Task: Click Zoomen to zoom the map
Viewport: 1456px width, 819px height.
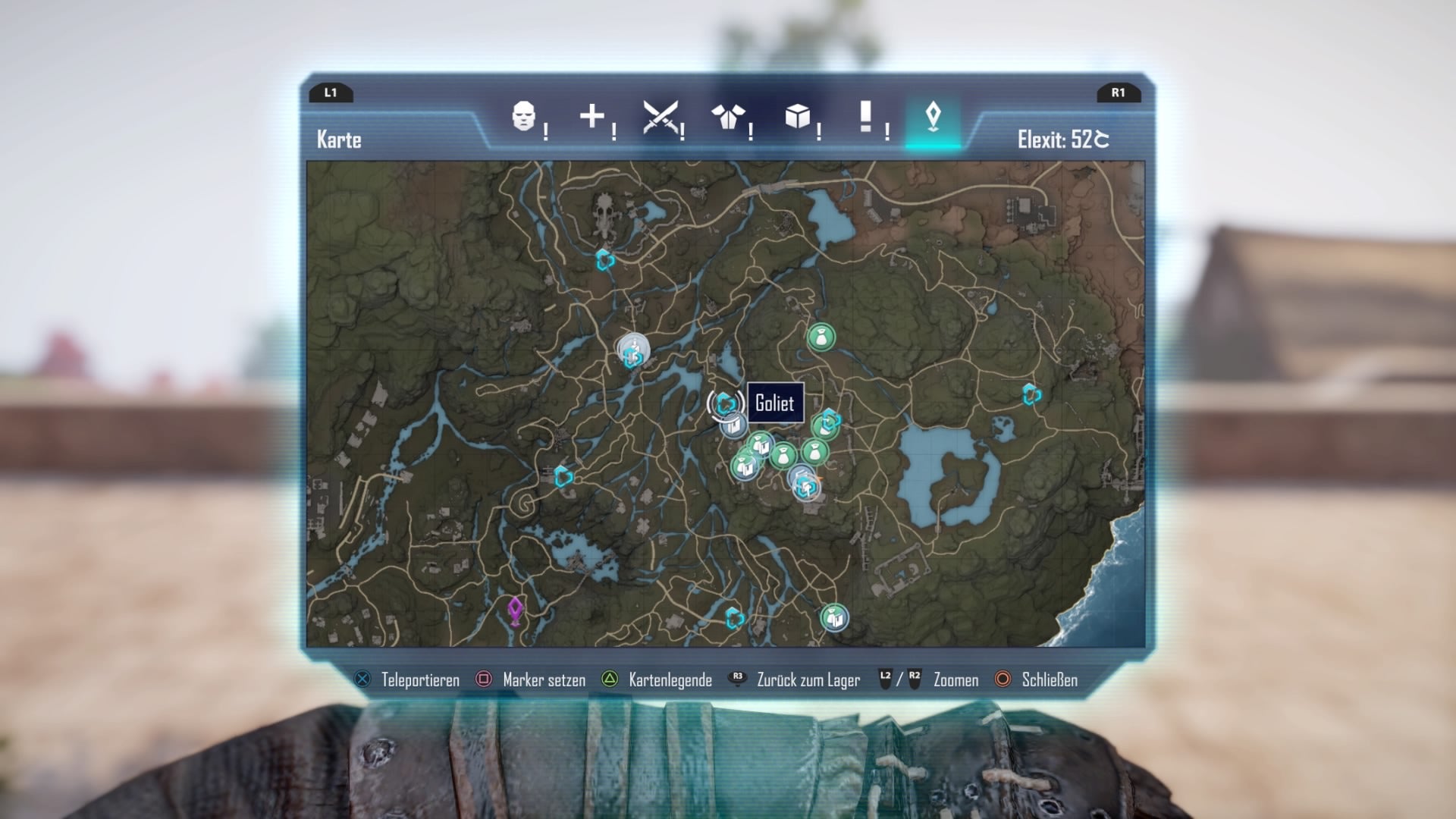Action: (x=955, y=680)
